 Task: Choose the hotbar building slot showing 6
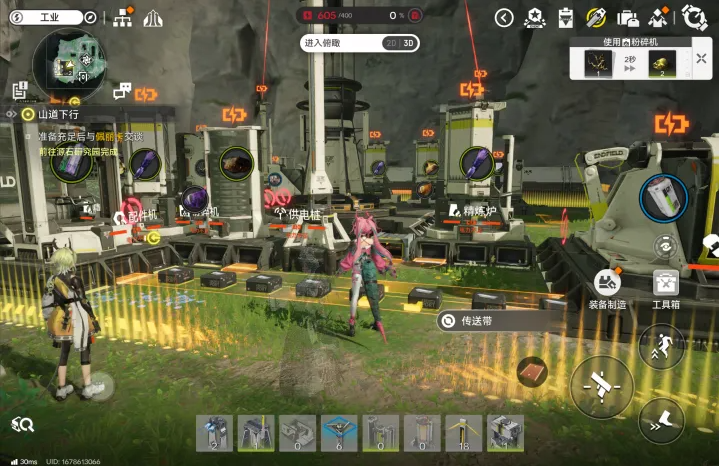339,434
